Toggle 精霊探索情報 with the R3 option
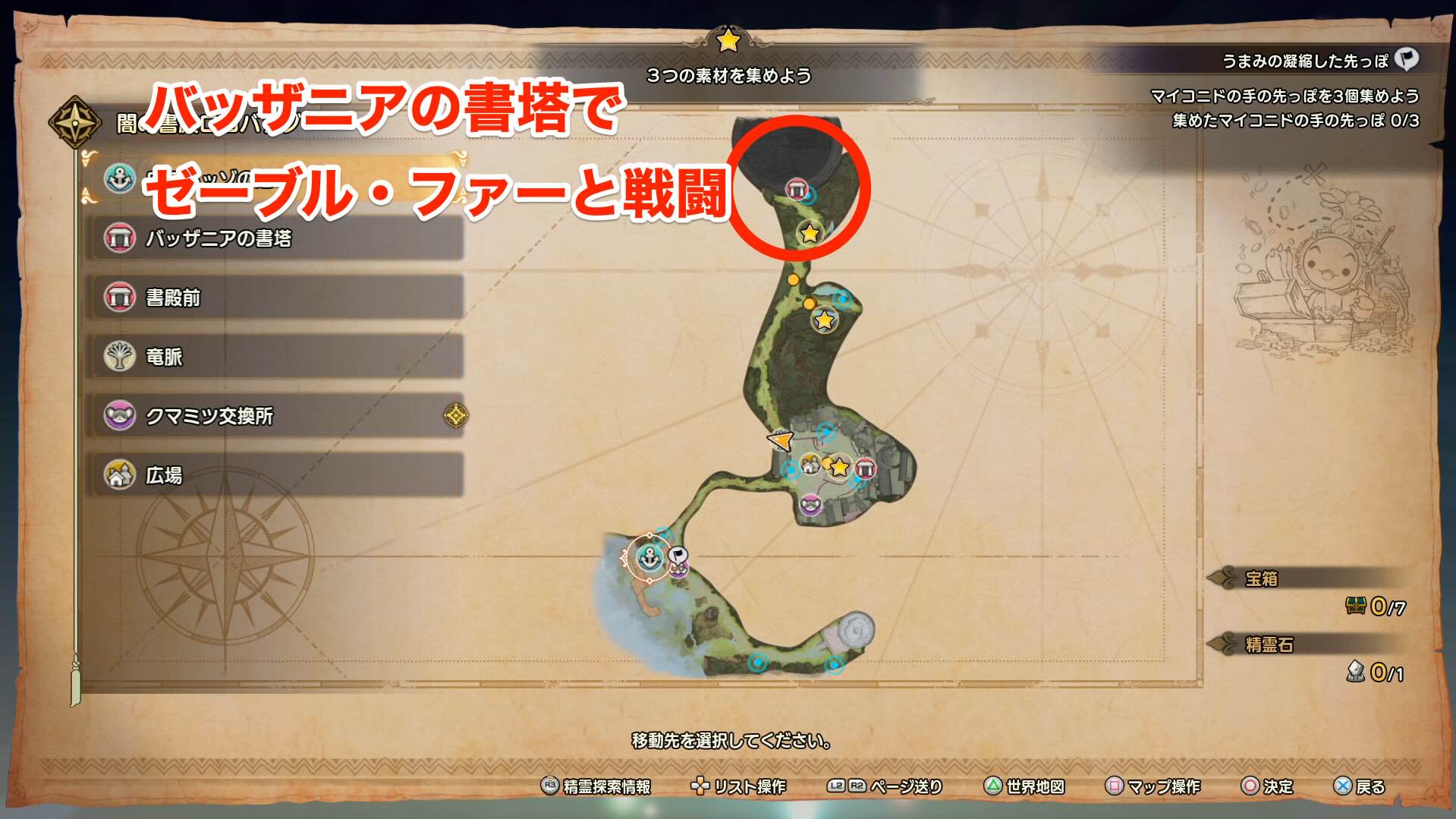The image size is (1456, 819). click(599, 787)
